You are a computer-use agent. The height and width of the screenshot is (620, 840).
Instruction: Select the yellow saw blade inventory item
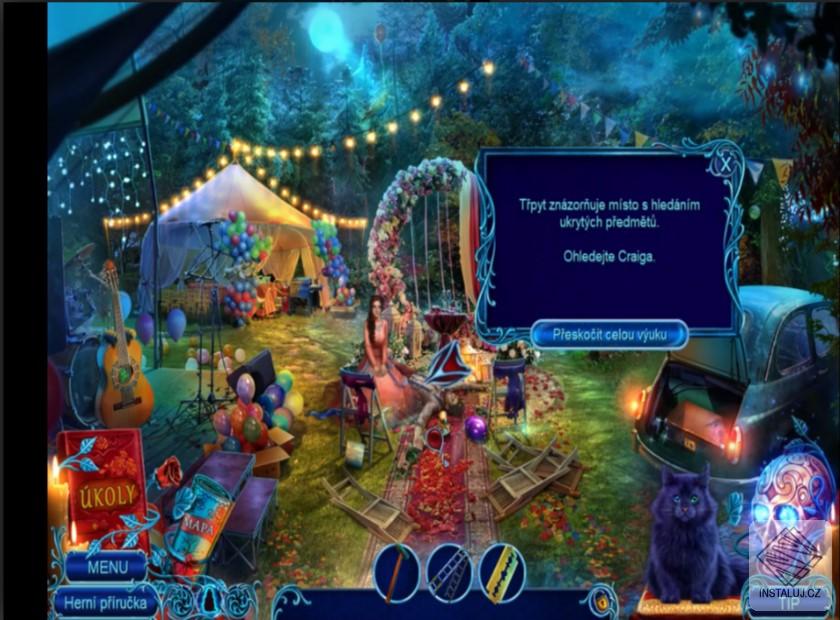[501, 573]
